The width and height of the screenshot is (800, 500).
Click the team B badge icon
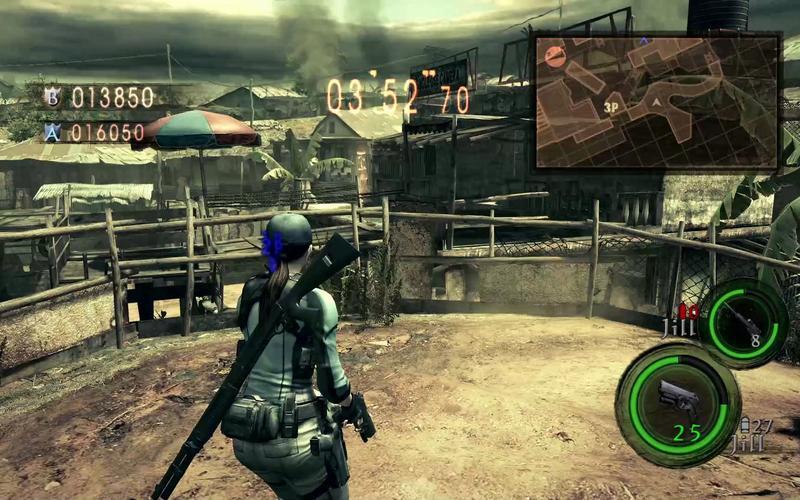[x=52, y=97]
